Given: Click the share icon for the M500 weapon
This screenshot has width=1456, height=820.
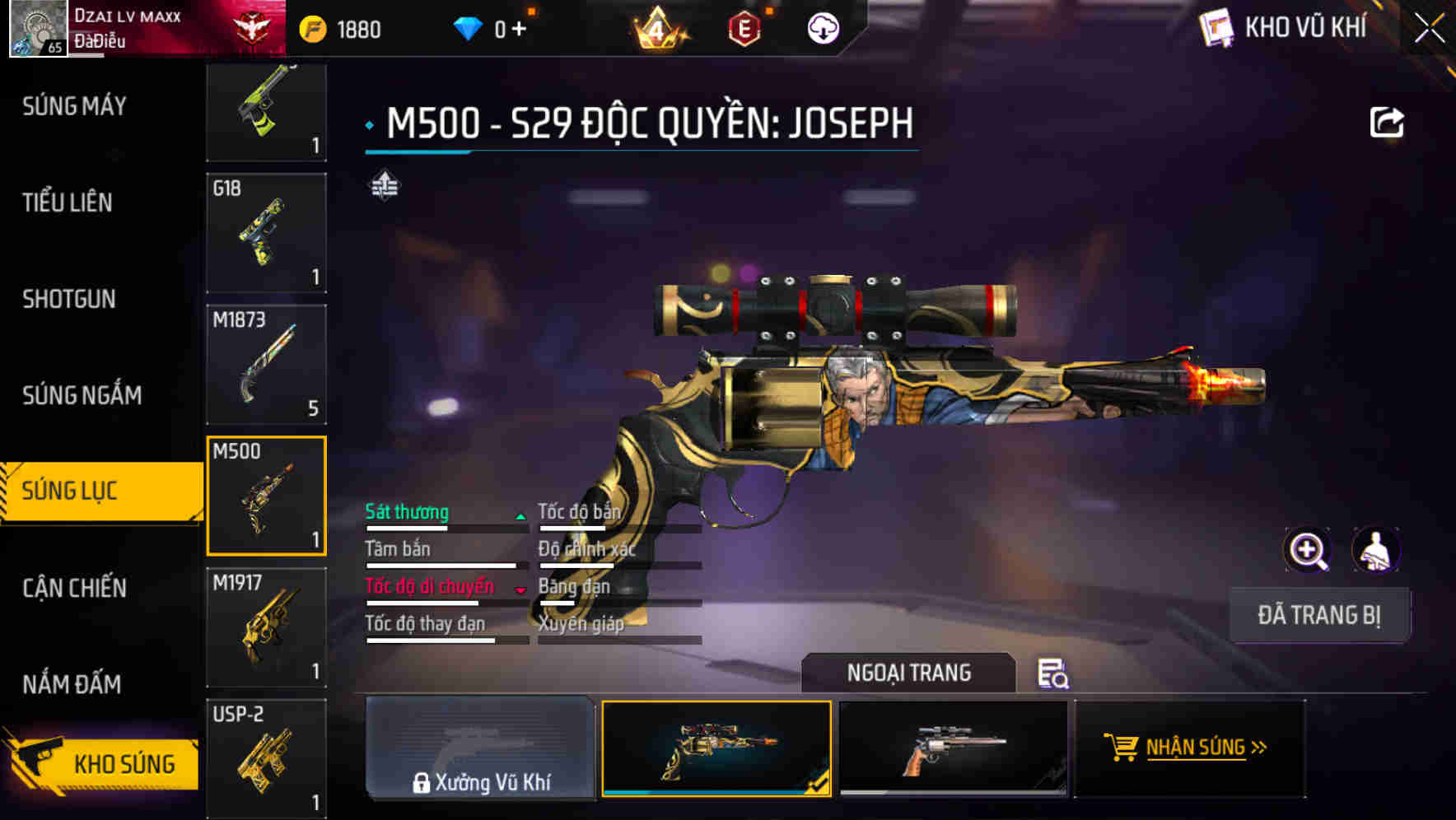Looking at the screenshot, I should click(1388, 120).
